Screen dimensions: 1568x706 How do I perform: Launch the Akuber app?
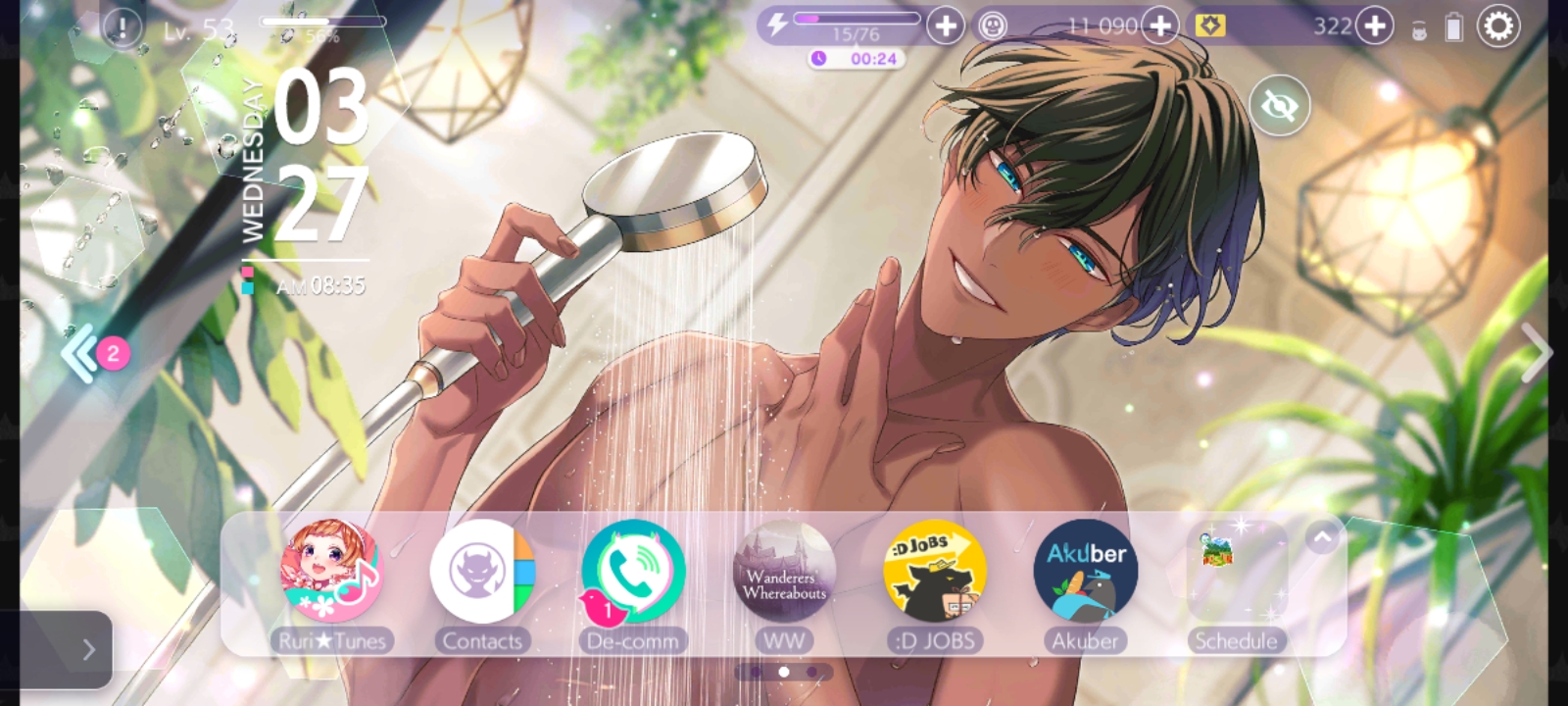(x=1085, y=572)
